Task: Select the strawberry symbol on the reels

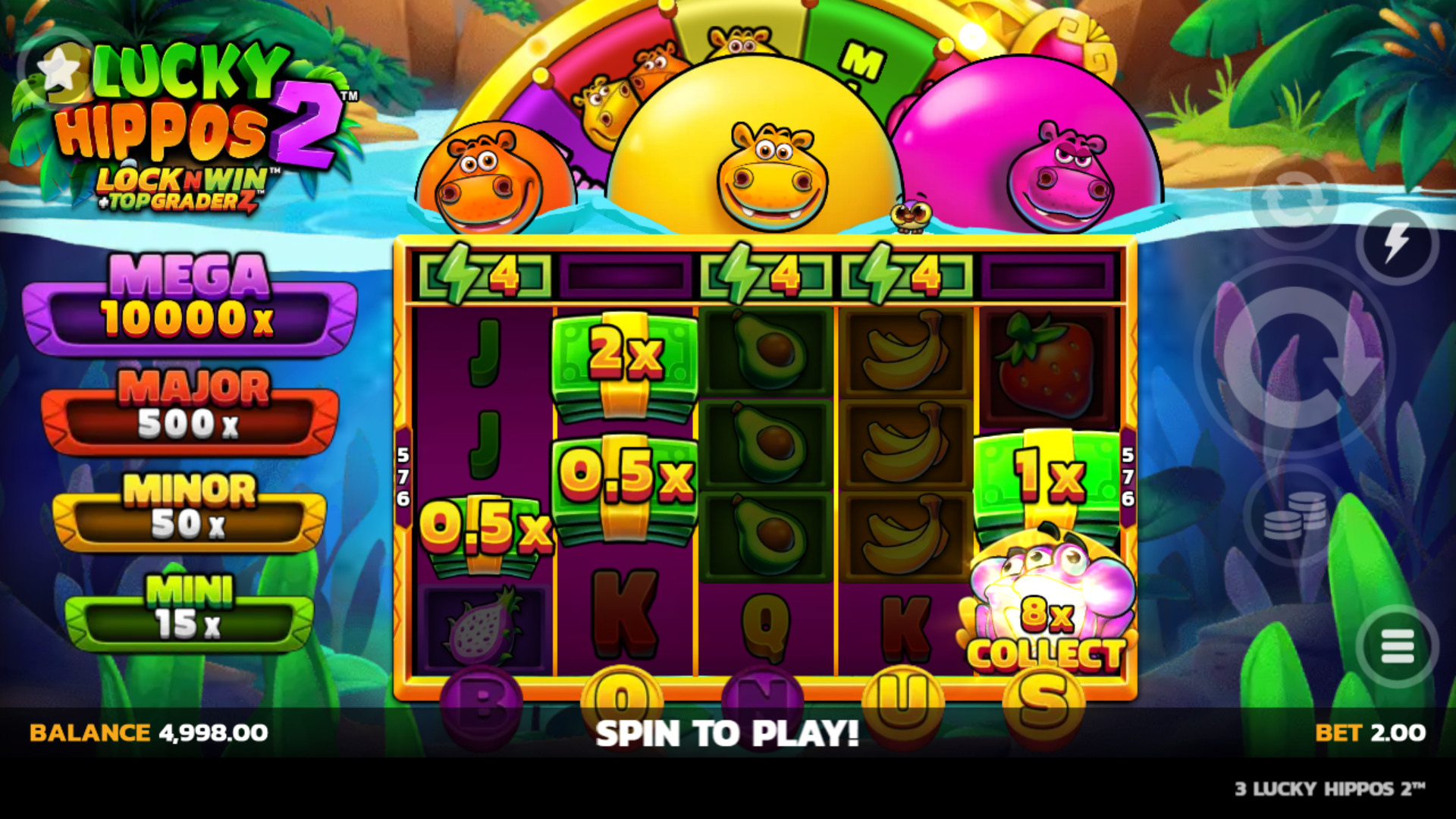Action: (x=1046, y=364)
